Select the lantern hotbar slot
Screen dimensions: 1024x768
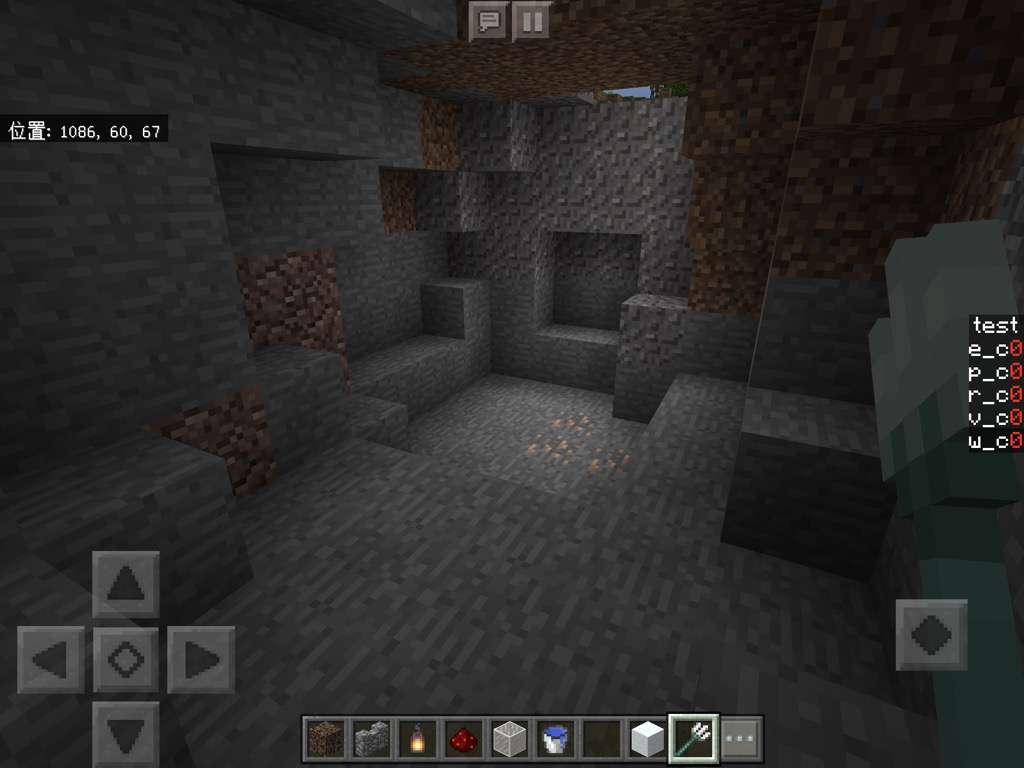tap(416, 740)
